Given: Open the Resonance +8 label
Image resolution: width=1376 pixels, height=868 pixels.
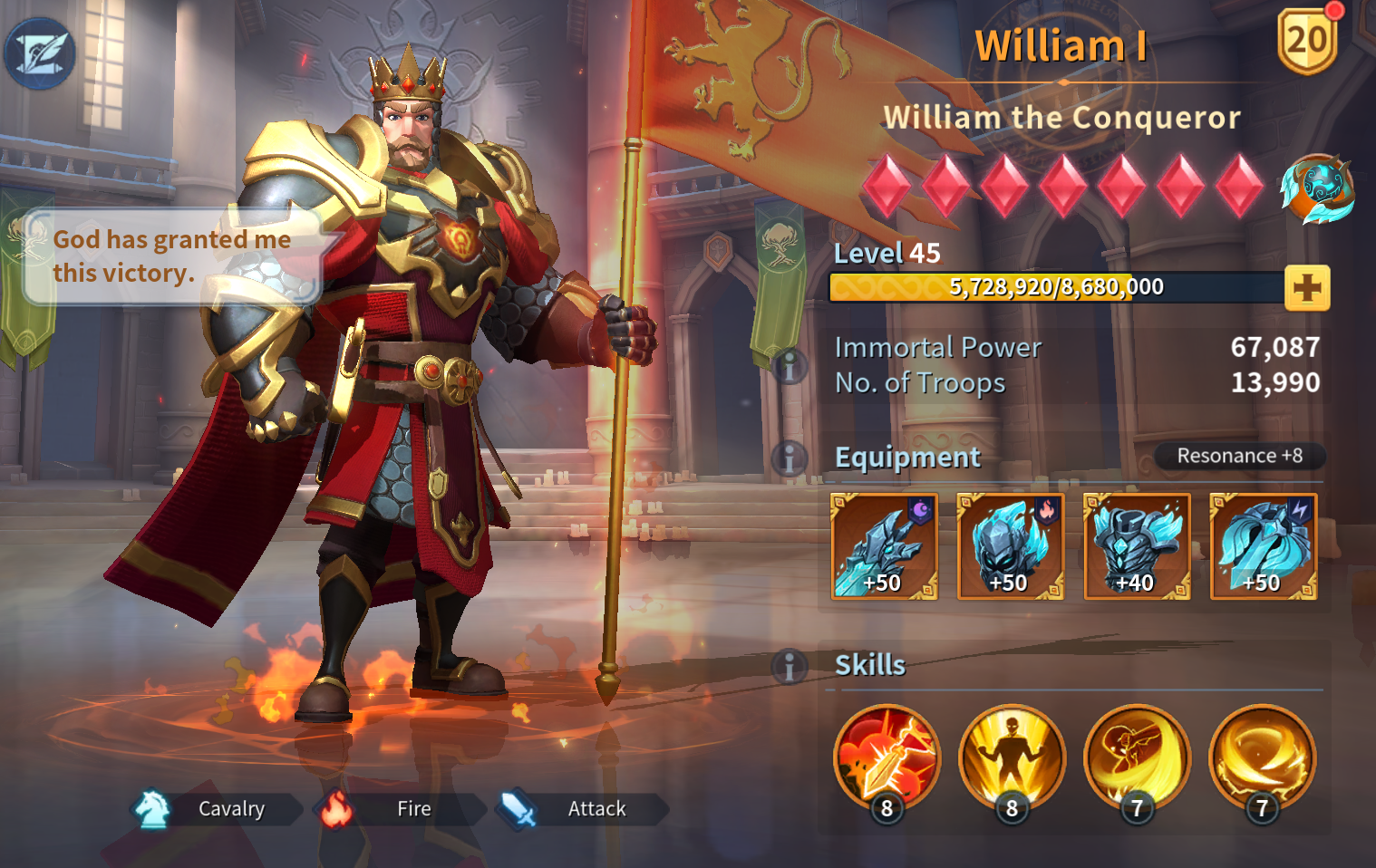Looking at the screenshot, I should pyautogui.click(x=1238, y=456).
